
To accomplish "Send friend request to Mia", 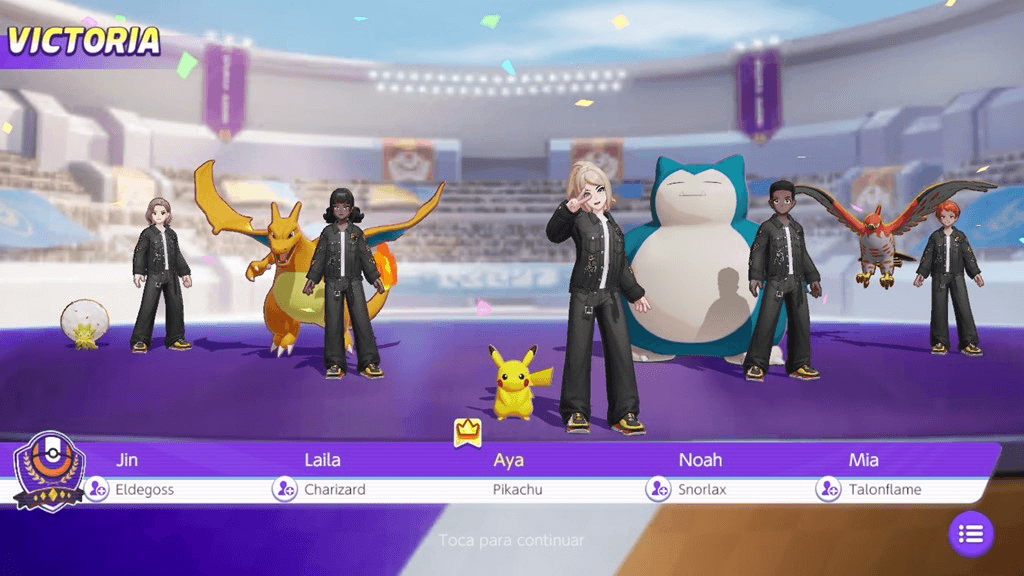I will pyautogui.click(x=828, y=489).
